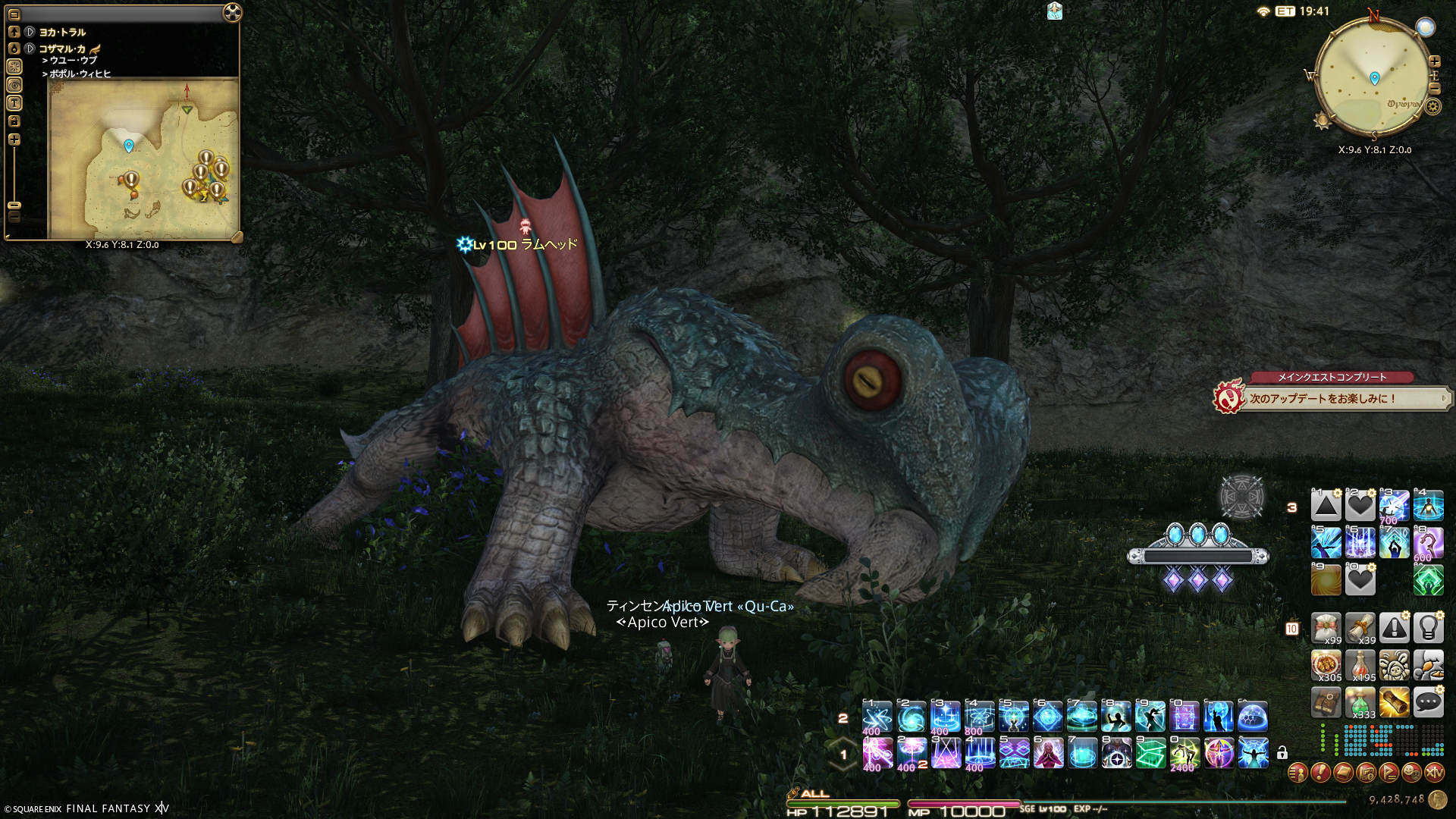Screen dimensions: 1456x819
Task: Use the x333 green potion item
Action: click(x=1360, y=703)
